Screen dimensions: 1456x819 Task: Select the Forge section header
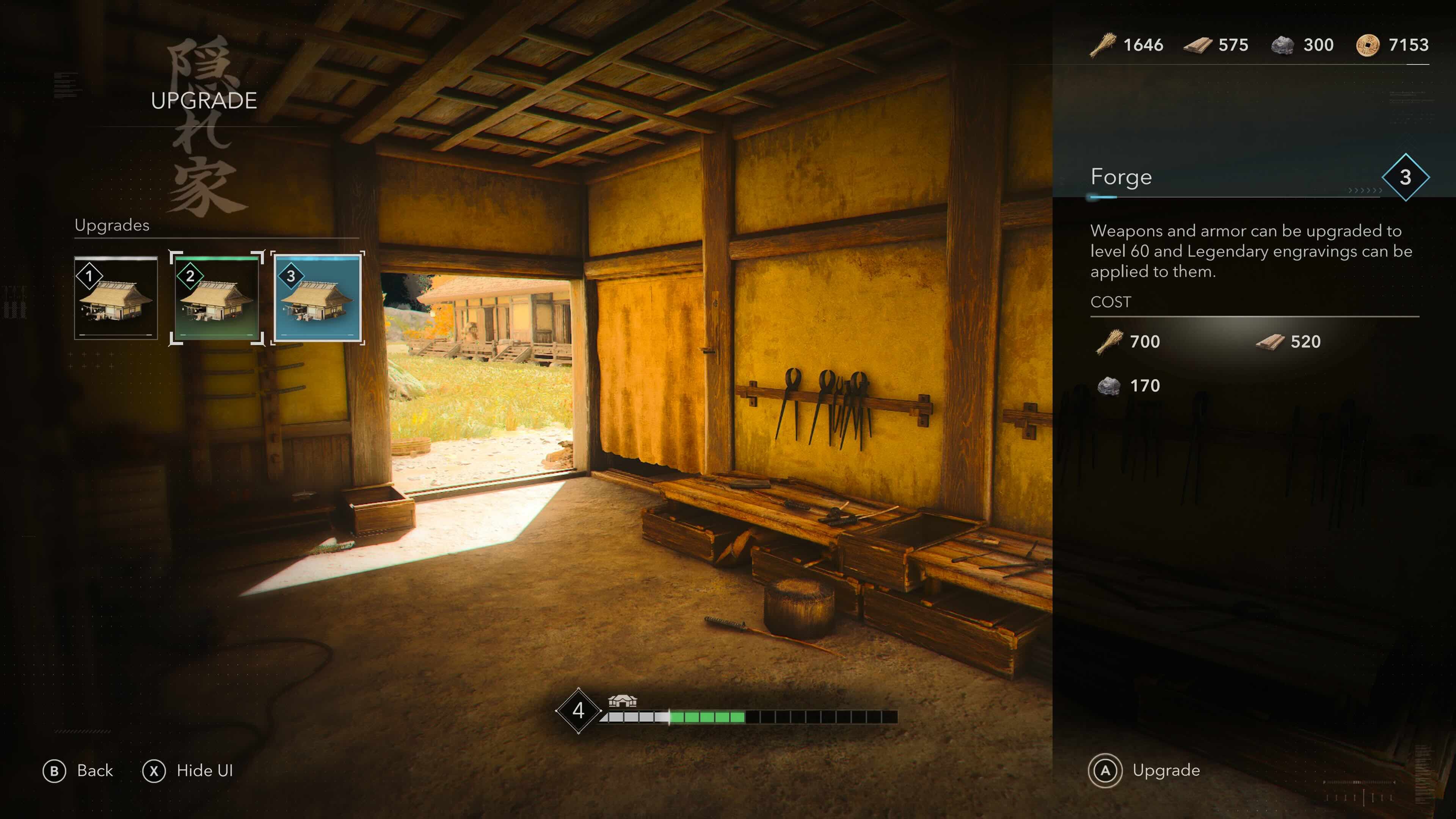[1122, 176]
